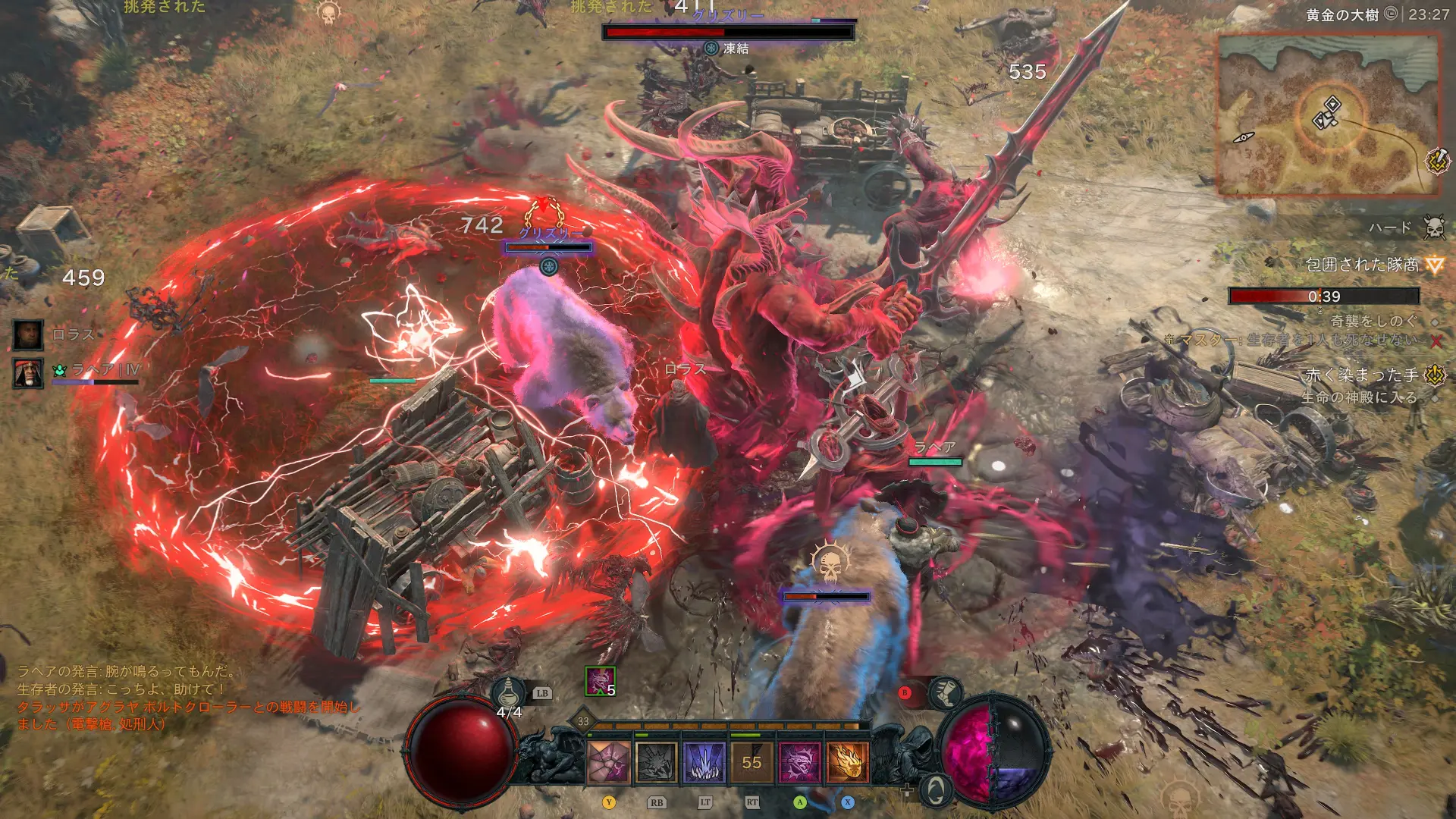Activate the boot evade icon
The height and width of the screenshot is (819, 1456).
click(945, 692)
